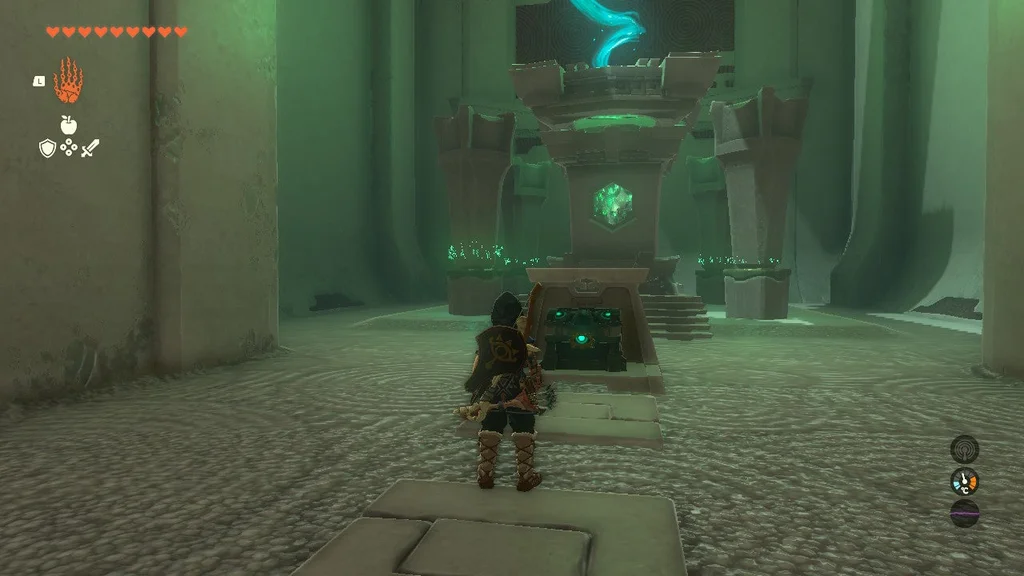
Task: Click the four-dot directional pad icon
Action: (x=69, y=148)
